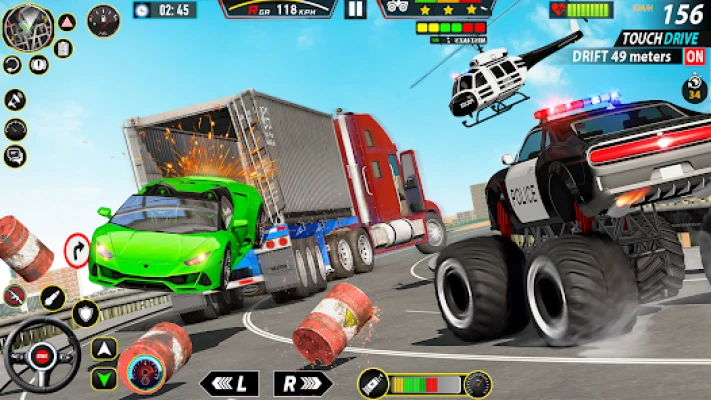Click the circular arrow reset button
The width and height of the screenshot is (711, 400).
click(x=12, y=65)
